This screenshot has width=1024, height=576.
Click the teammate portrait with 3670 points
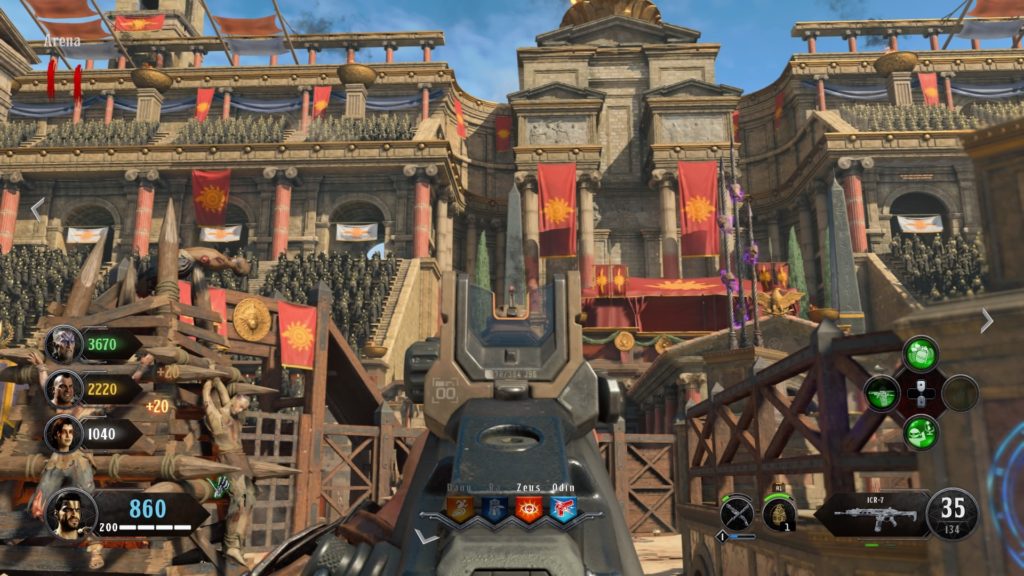click(x=62, y=345)
